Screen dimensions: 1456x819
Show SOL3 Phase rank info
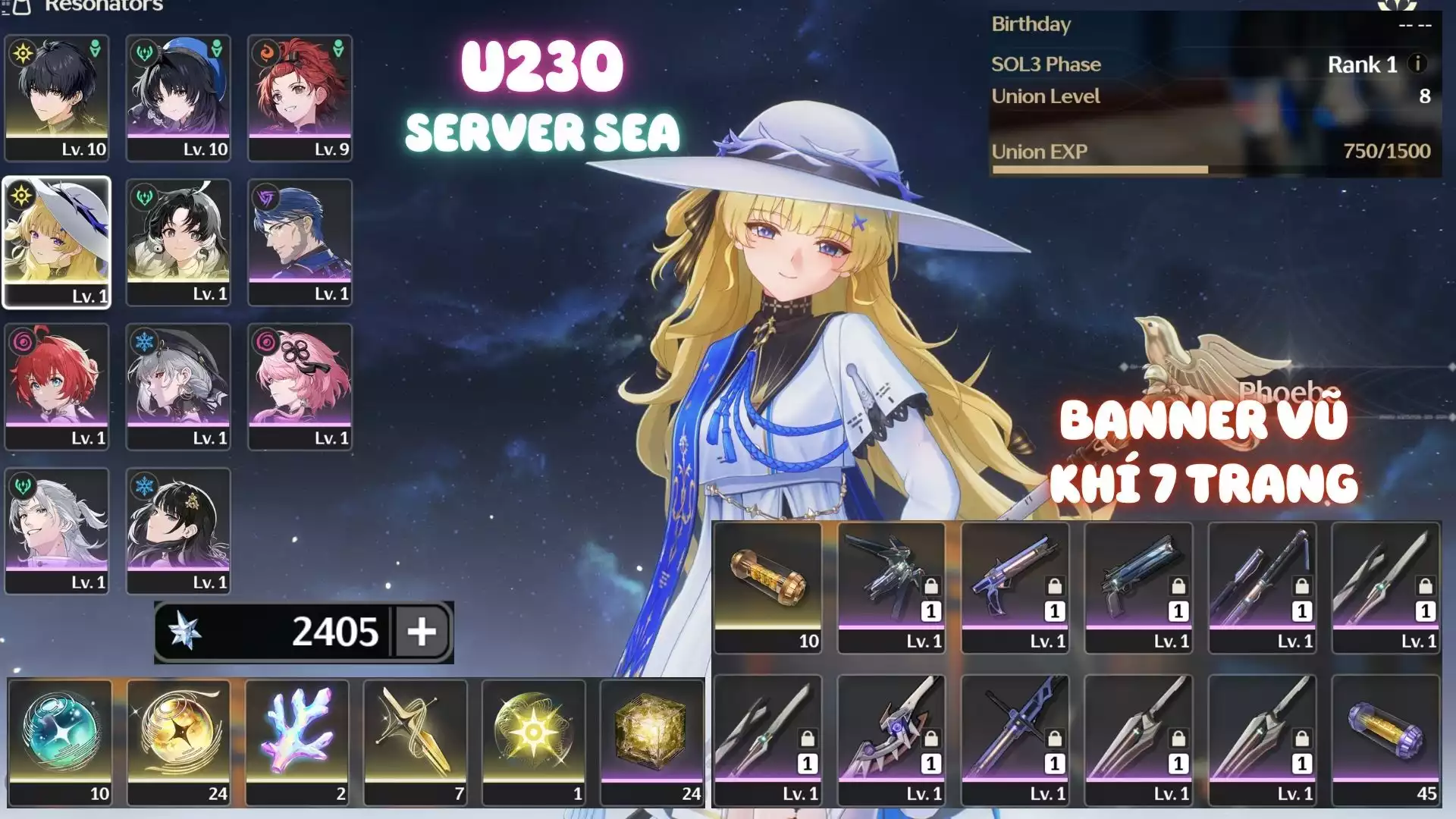pyautogui.click(x=1417, y=64)
